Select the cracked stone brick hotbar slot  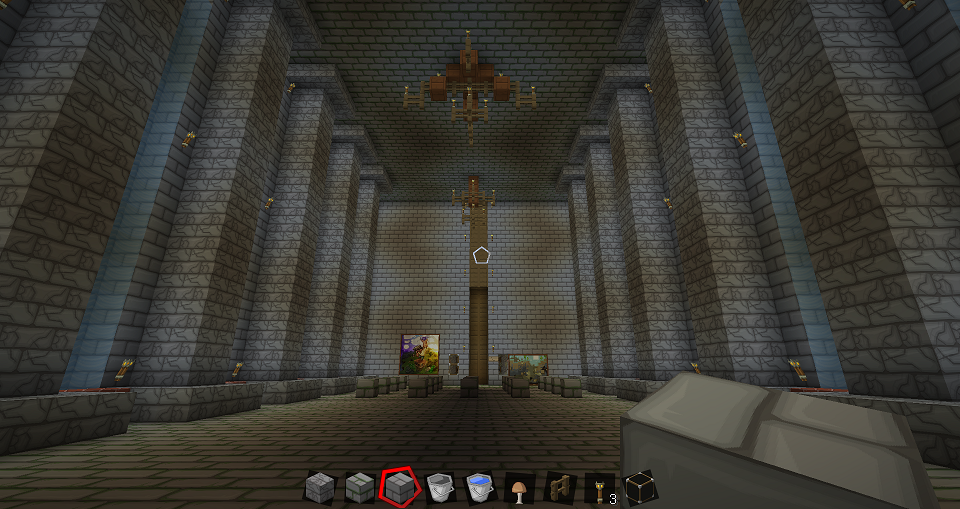(319, 488)
